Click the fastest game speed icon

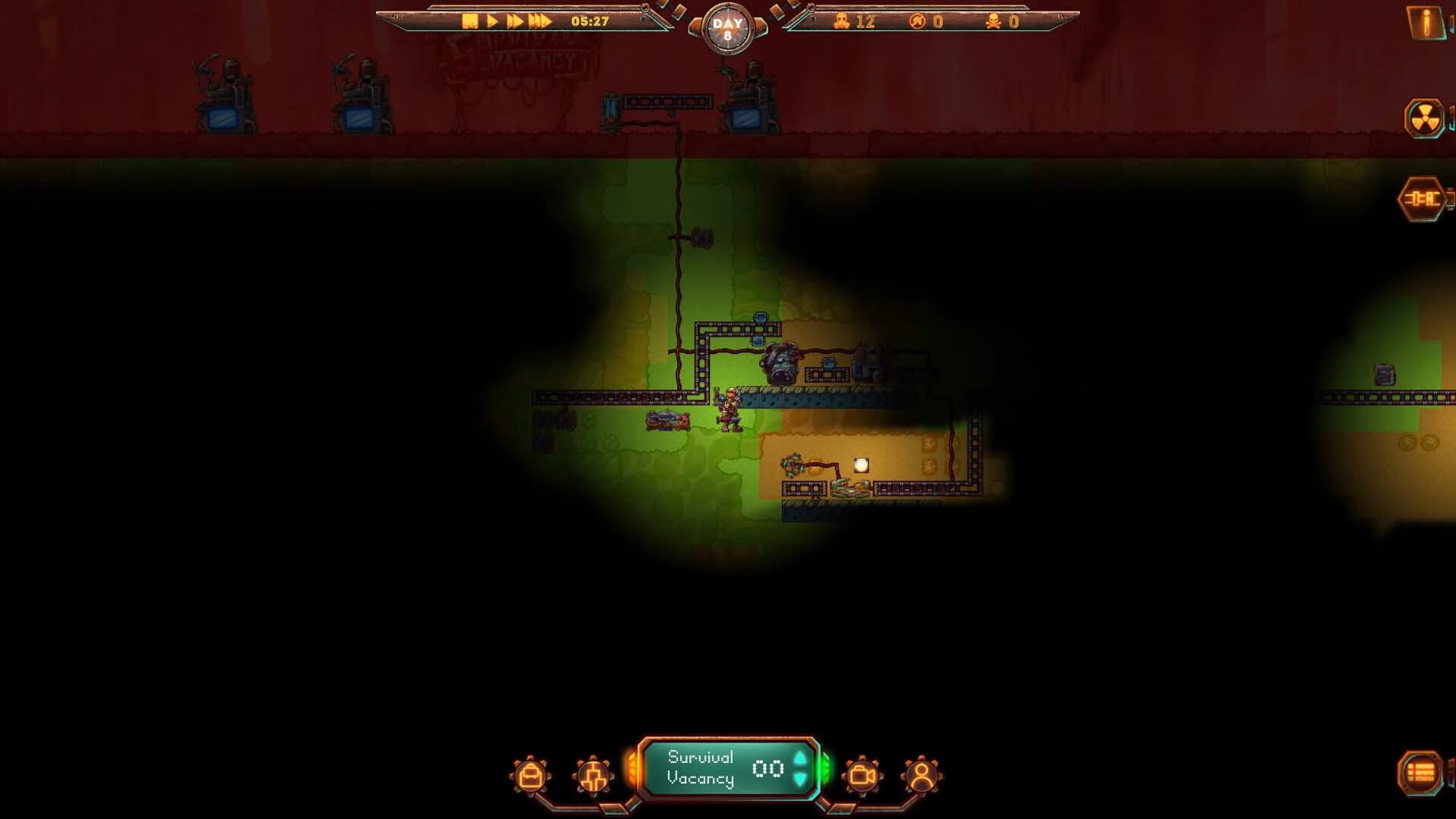tap(540, 21)
